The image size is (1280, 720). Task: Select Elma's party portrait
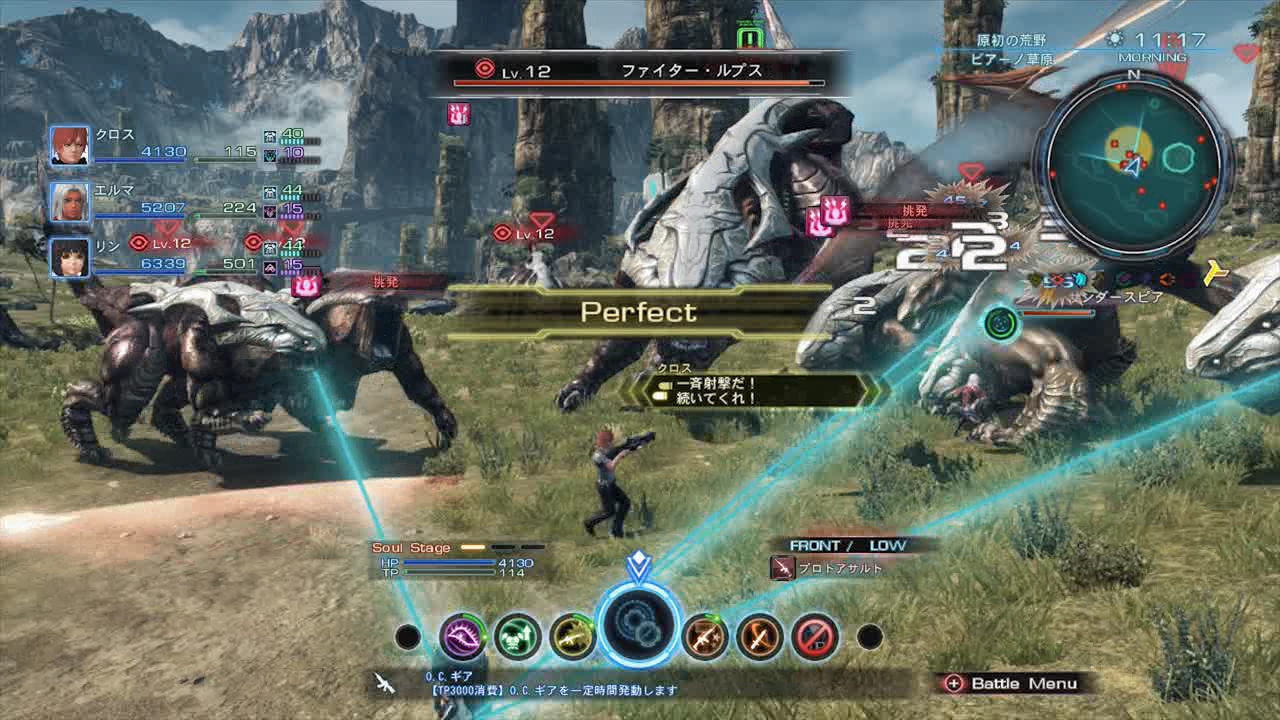coord(70,202)
